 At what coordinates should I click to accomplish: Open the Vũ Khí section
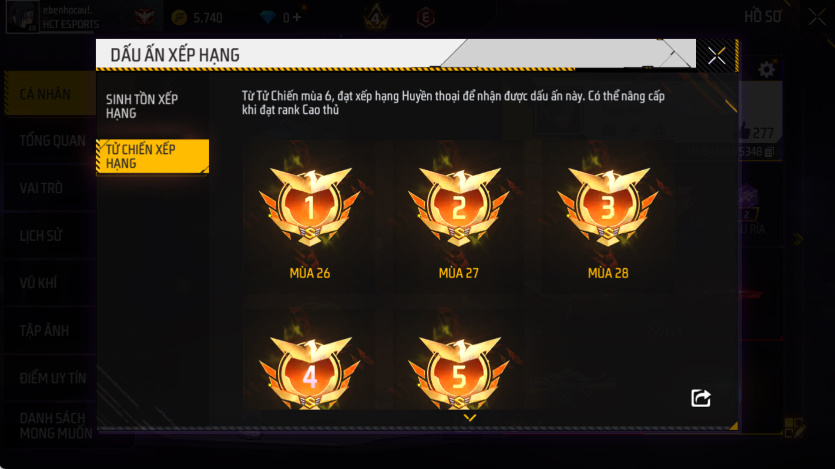coord(39,283)
